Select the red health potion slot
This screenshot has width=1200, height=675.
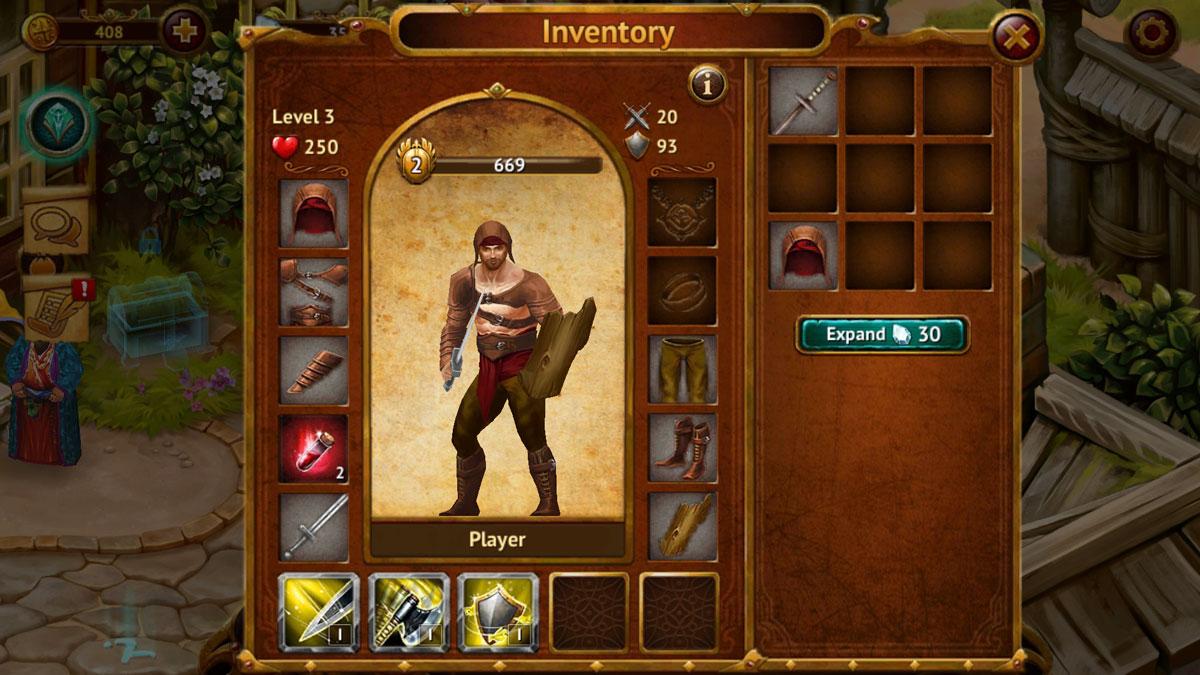[x=314, y=448]
